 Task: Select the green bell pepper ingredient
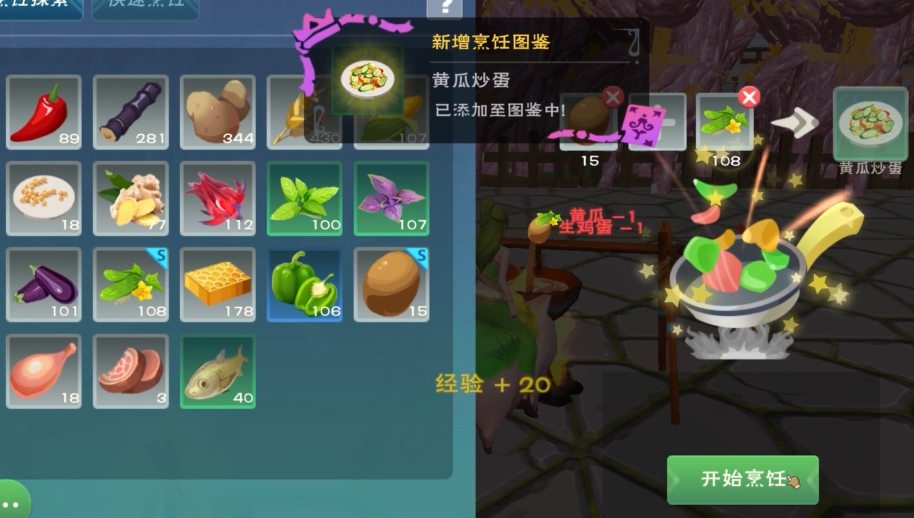click(x=305, y=285)
